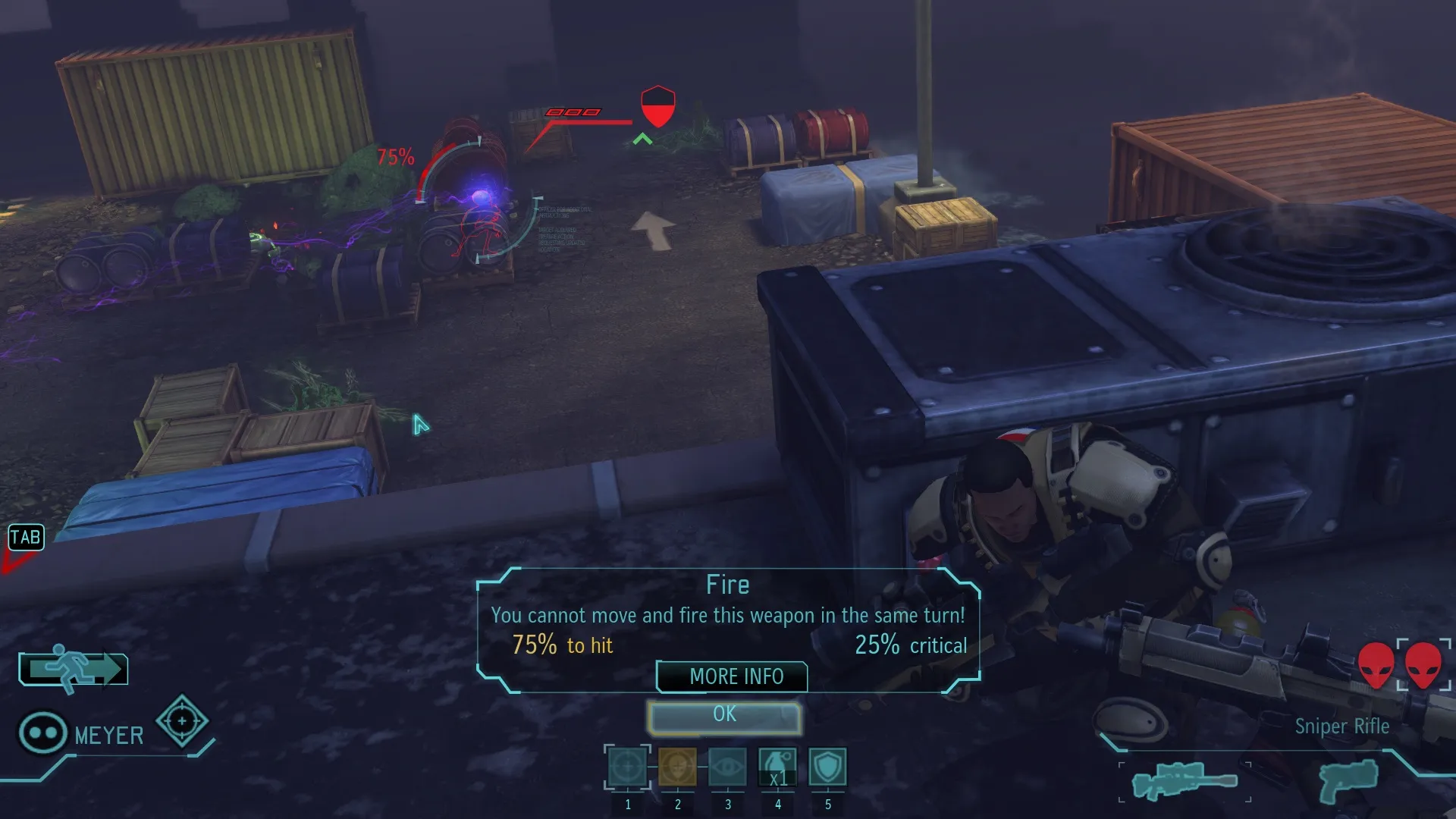Confirm the shot with the OK button
The image size is (1456, 819).
pyautogui.click(x=724, y=717)
